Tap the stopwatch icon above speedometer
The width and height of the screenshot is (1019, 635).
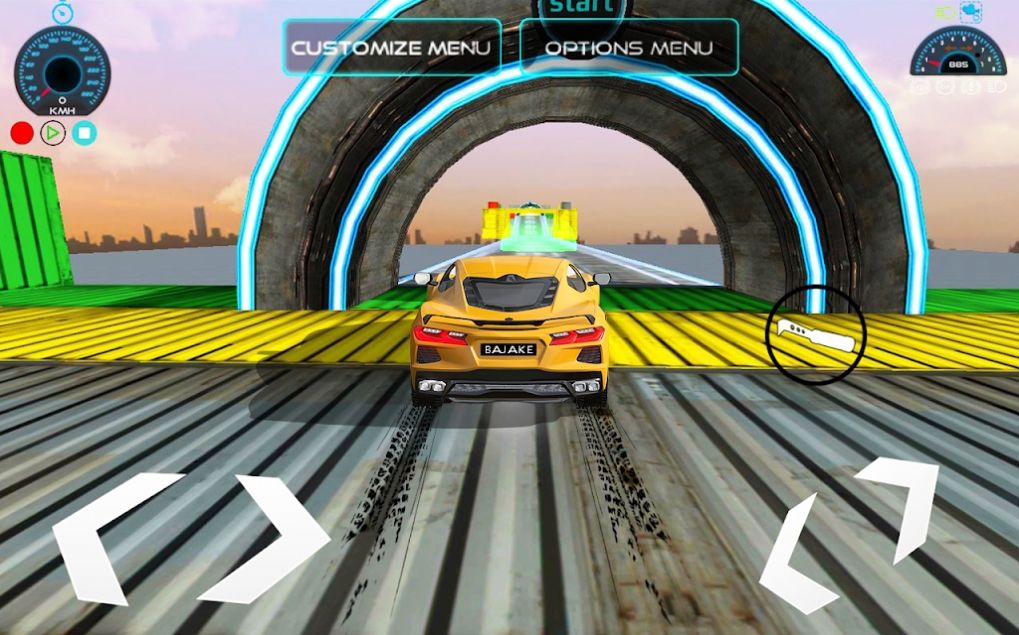(x=62, y=12)
